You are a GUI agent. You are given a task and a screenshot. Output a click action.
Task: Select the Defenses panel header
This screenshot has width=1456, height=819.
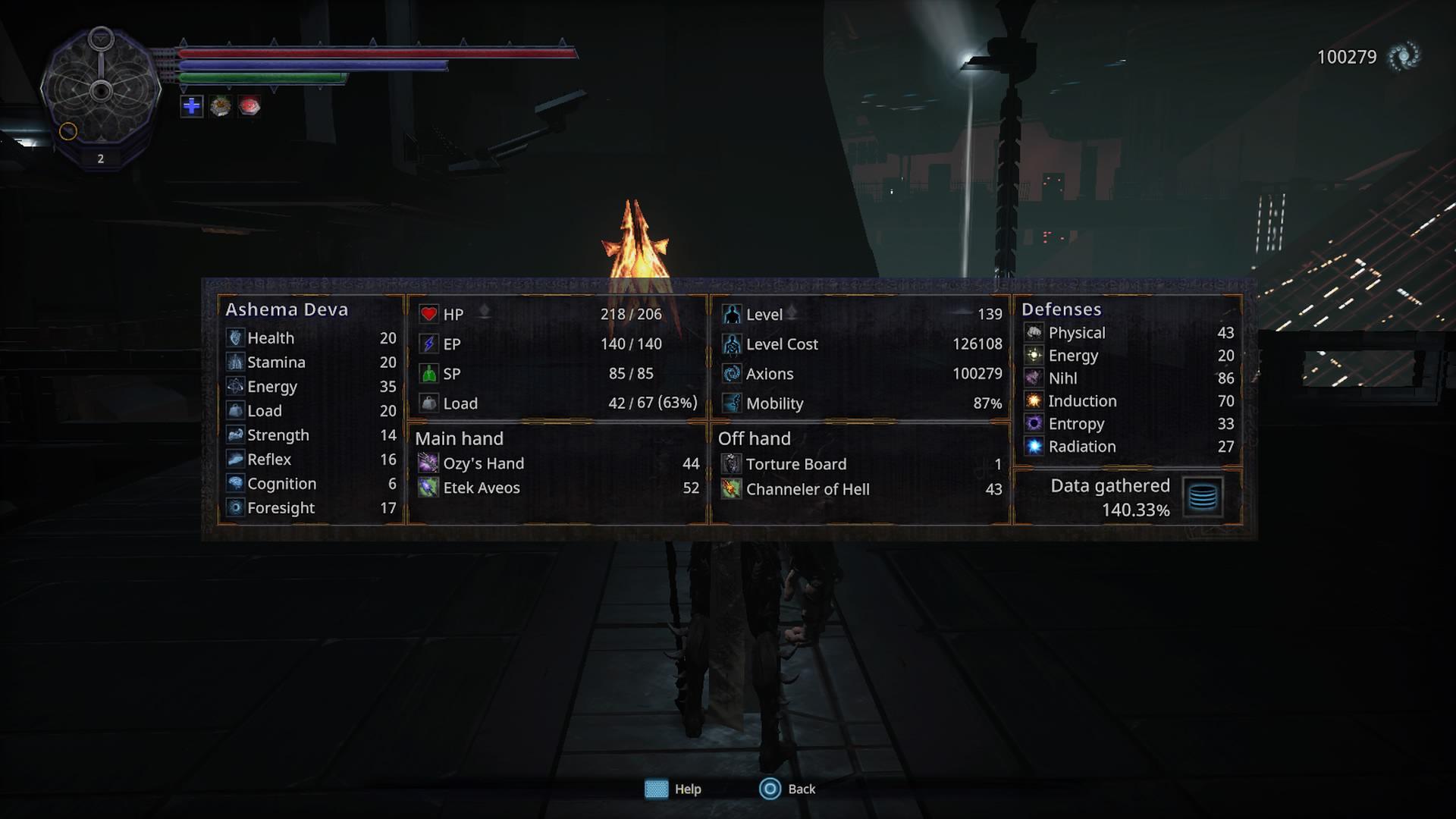(x=1062, y=309)
